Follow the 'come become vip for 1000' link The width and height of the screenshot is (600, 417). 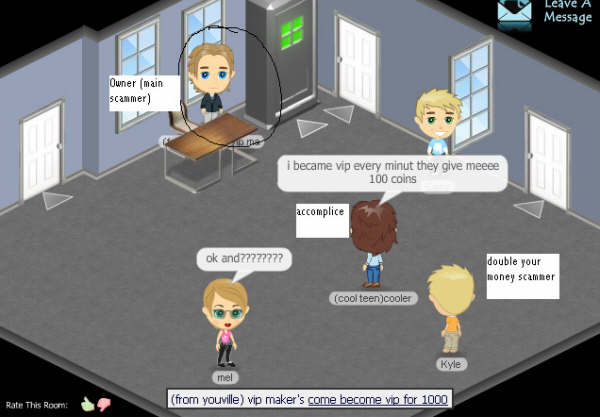point(379,399)
